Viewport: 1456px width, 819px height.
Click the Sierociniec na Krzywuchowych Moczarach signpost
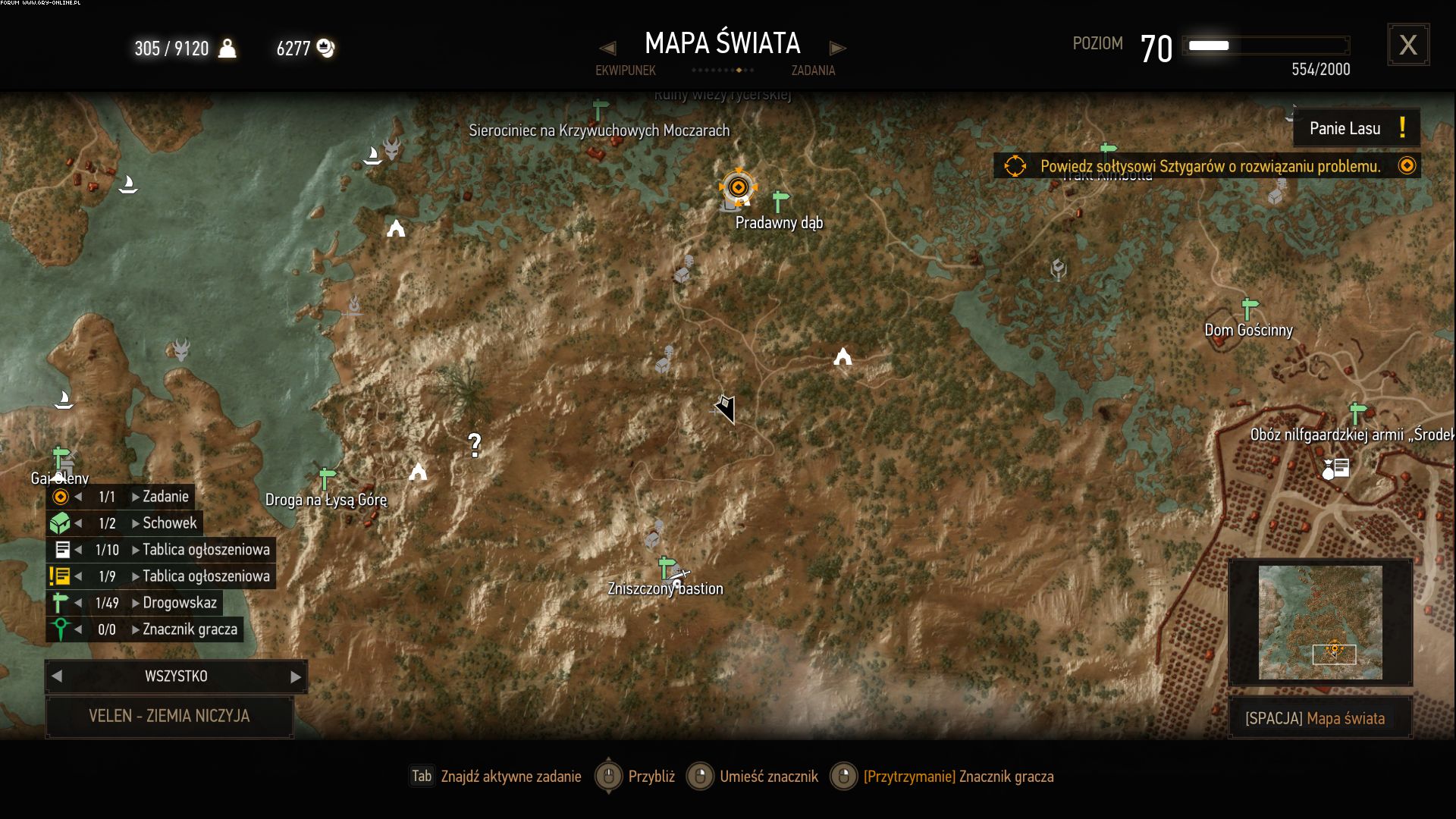[x=600, y=109]
